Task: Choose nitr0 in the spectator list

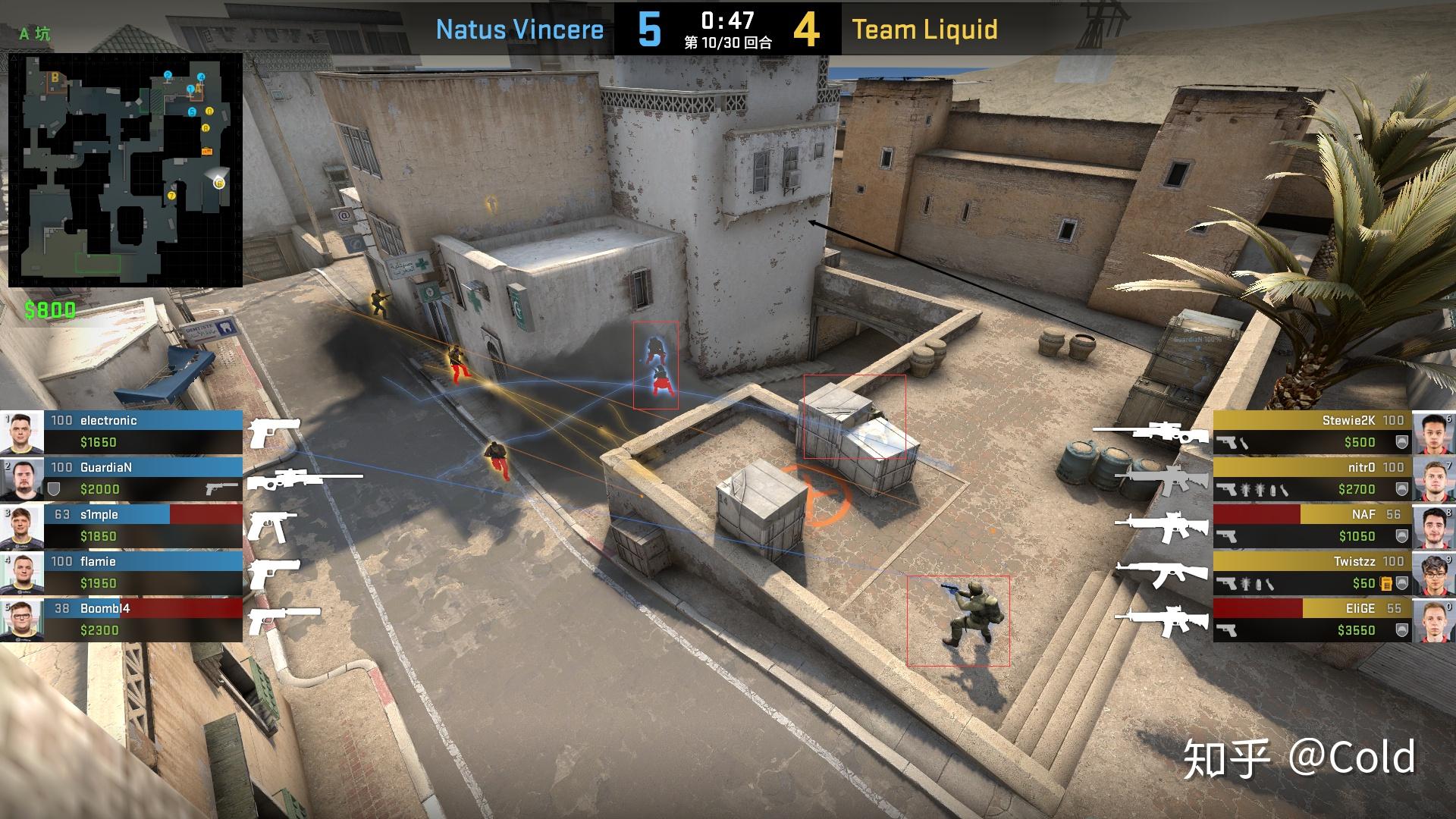Action: pos(1312,479)
